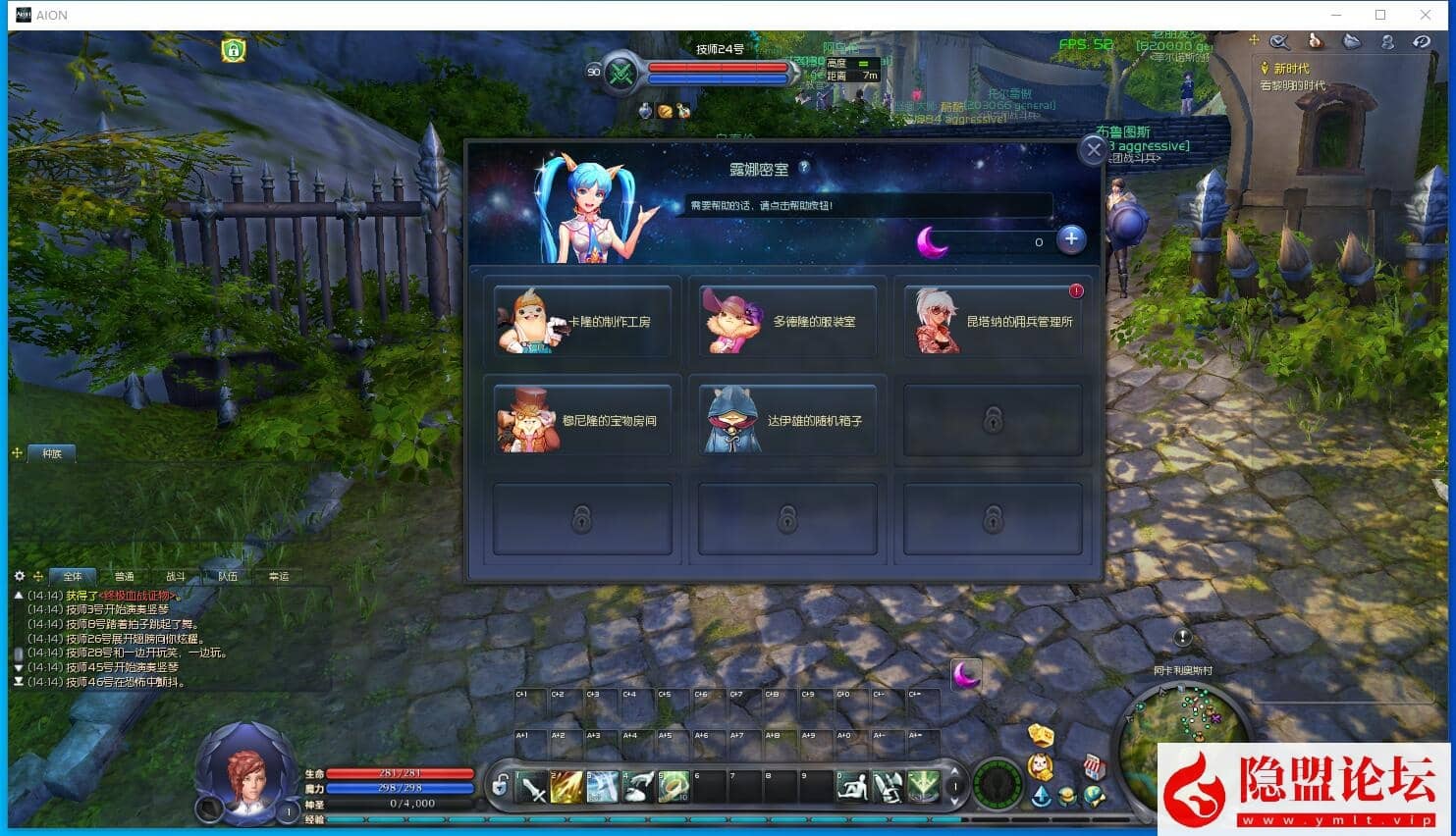Viewport: 1456px width, 836px height.
Task: Switch to the 战斗 chat tab
Action: (176, 577)
